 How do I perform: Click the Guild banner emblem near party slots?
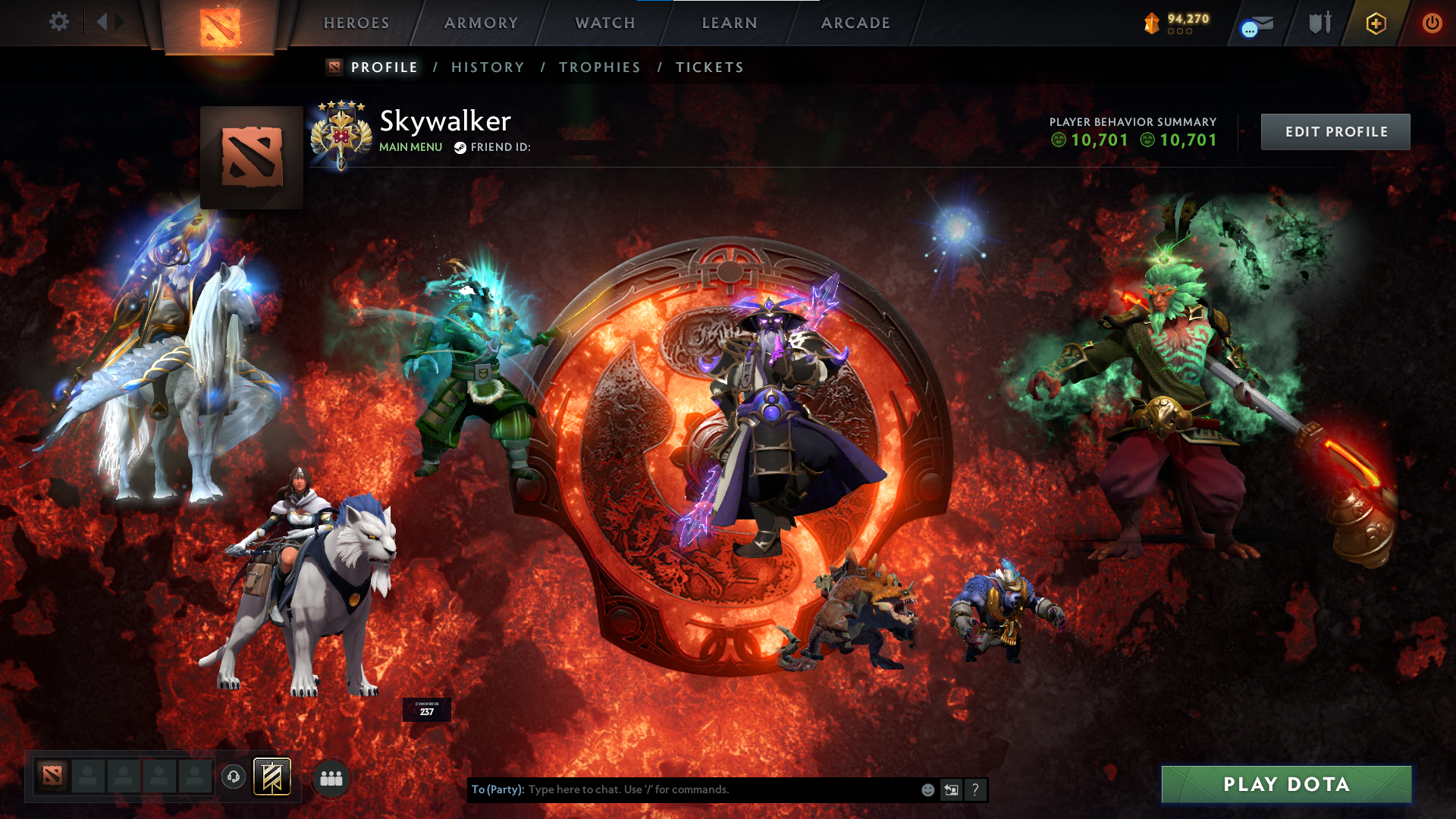click(x=273, y=777)
